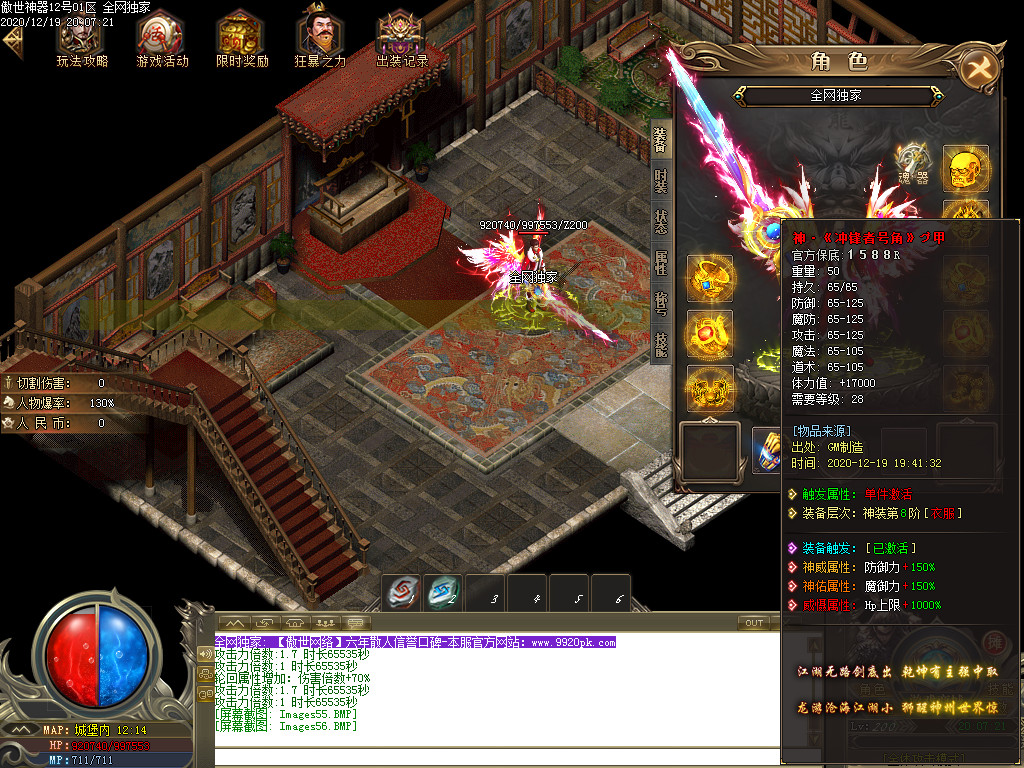Switch to the 状态 status tab
The height and width of the screenshot is (768, 1024).
tap(661, 222)
